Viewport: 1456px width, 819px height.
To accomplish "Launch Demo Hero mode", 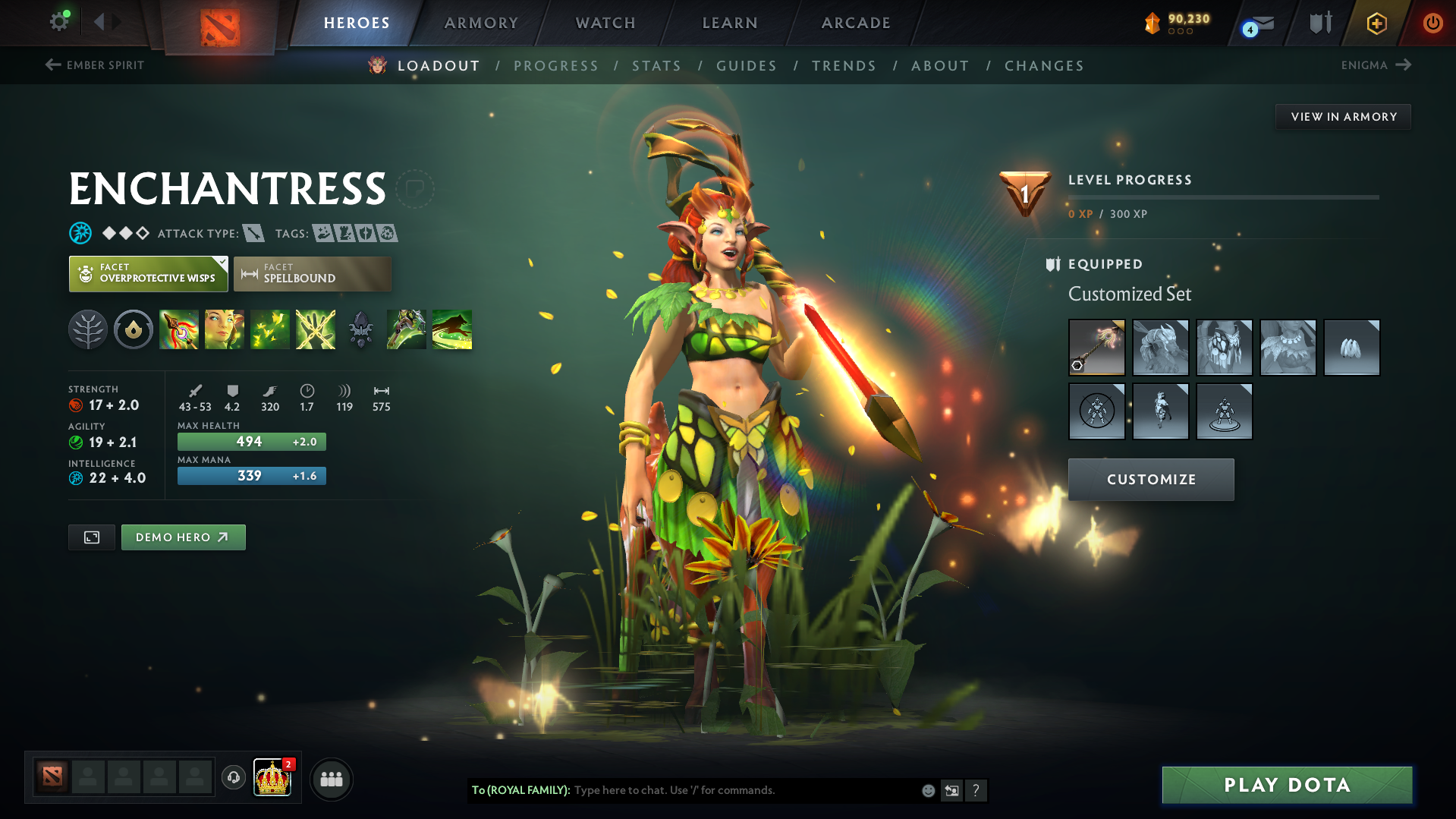I will [183, 537].
